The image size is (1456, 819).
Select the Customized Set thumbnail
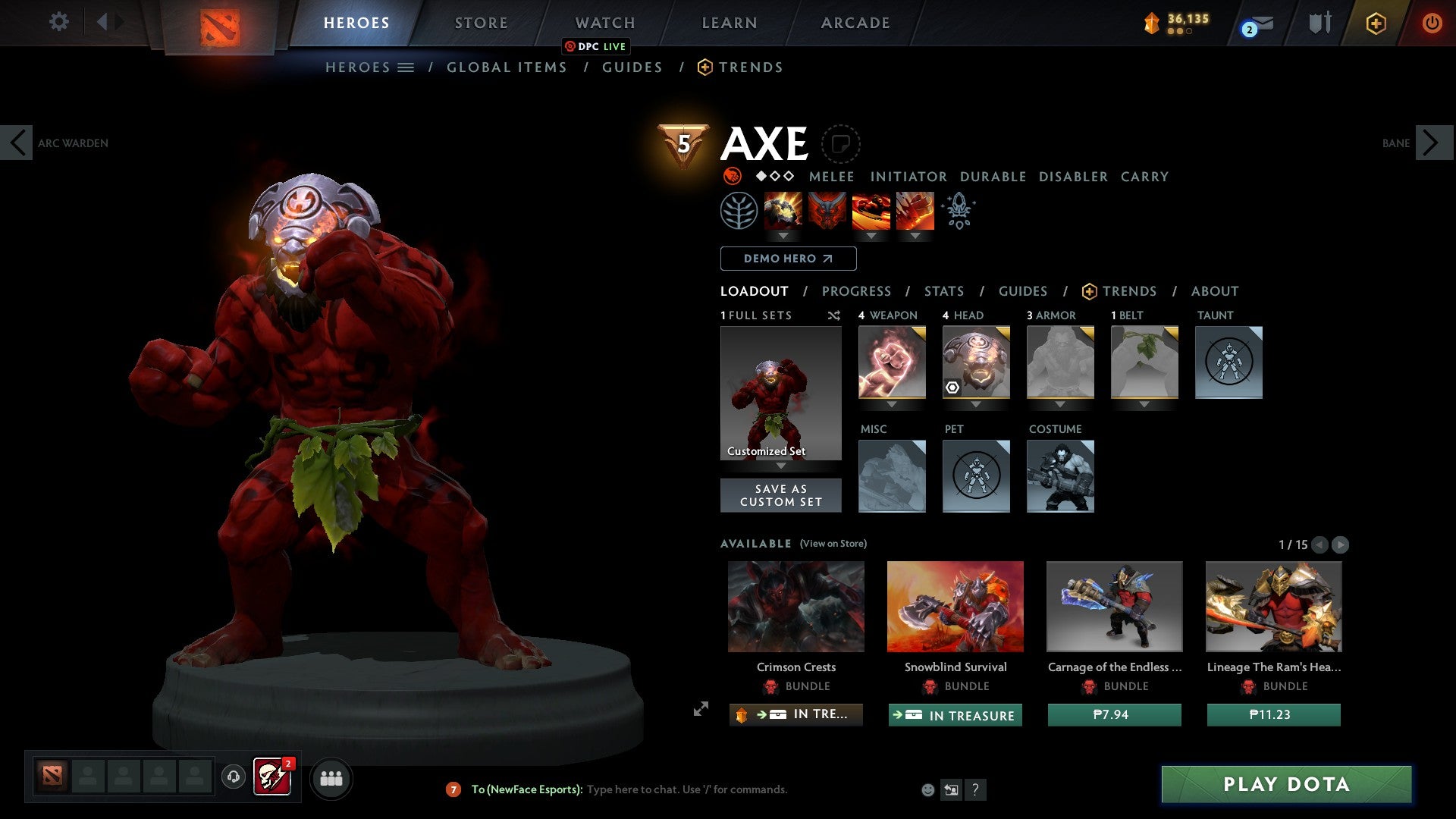(x=780, y=392)
